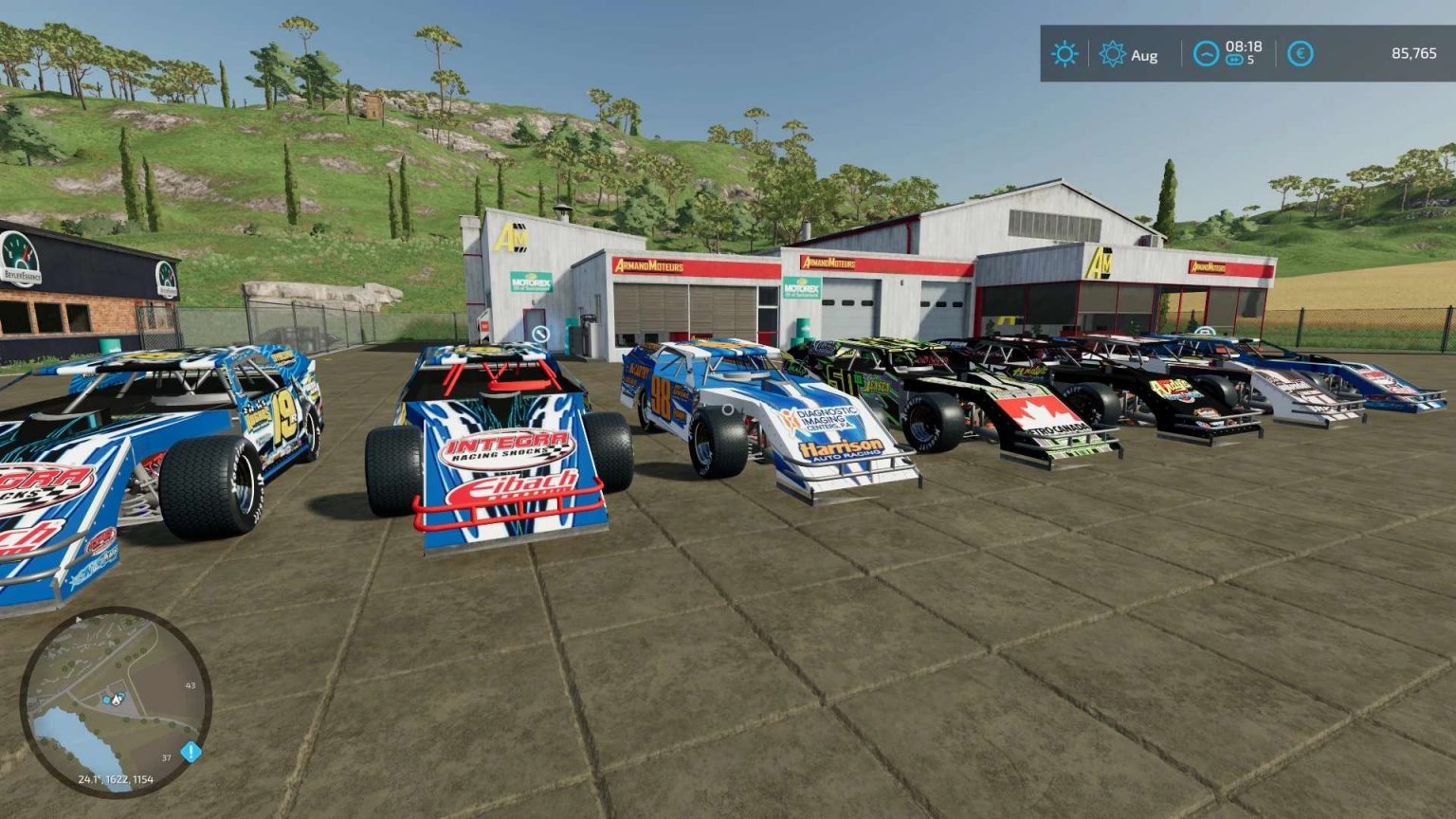
Task: Click the clock dial icon in the HUD
Action: [x=1207, y=55]
